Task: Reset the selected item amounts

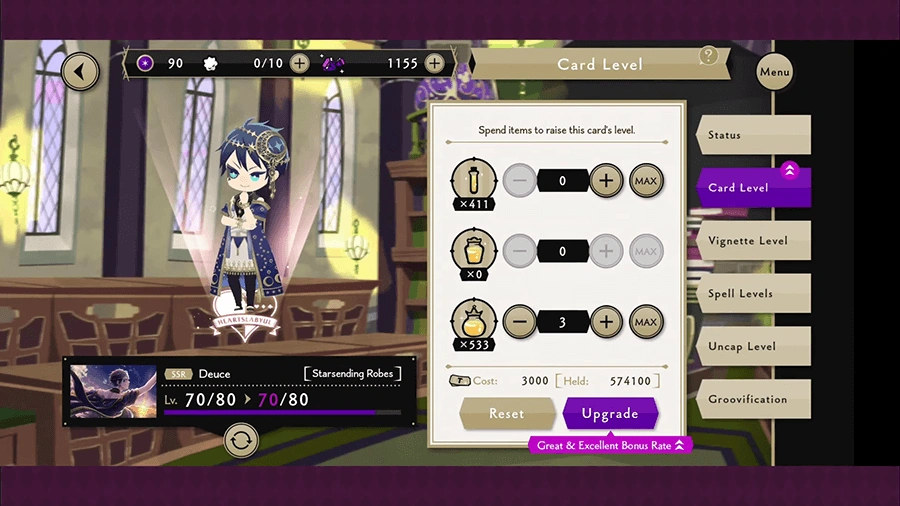Action: (507, 413)
